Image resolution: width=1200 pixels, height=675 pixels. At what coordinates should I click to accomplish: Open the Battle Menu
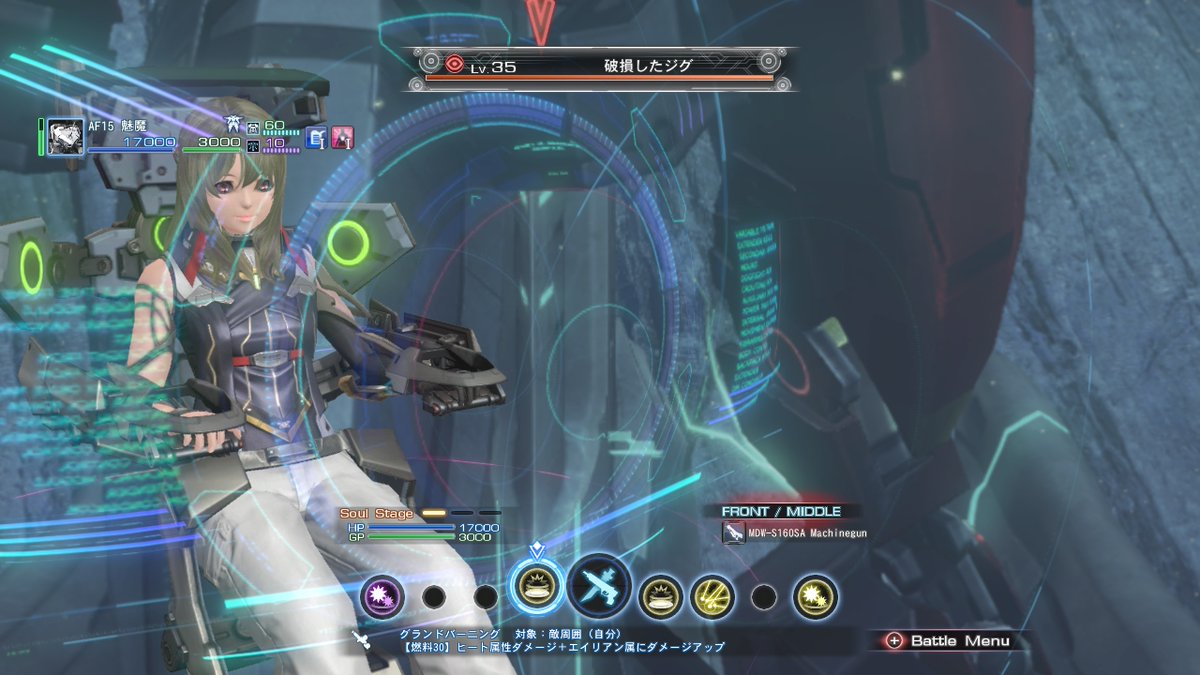pyautogui.click(x=948, y=641)
